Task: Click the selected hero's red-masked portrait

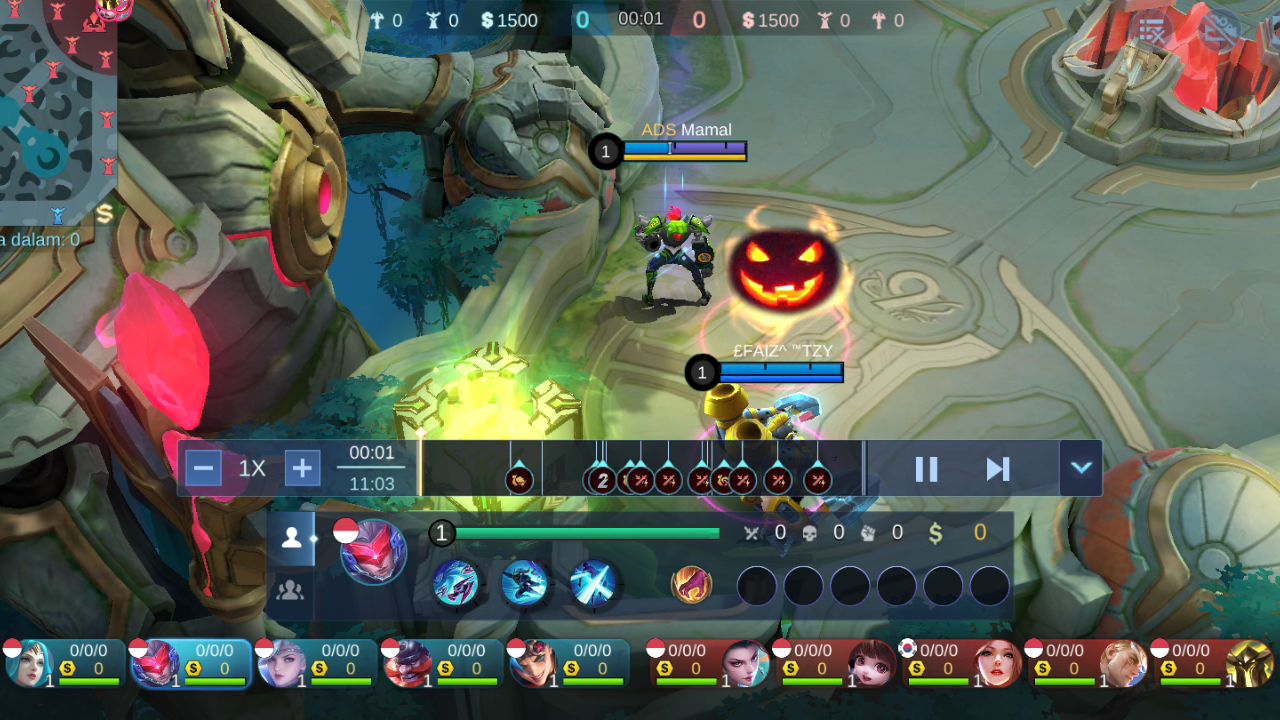Action: [x=374, y=552]
